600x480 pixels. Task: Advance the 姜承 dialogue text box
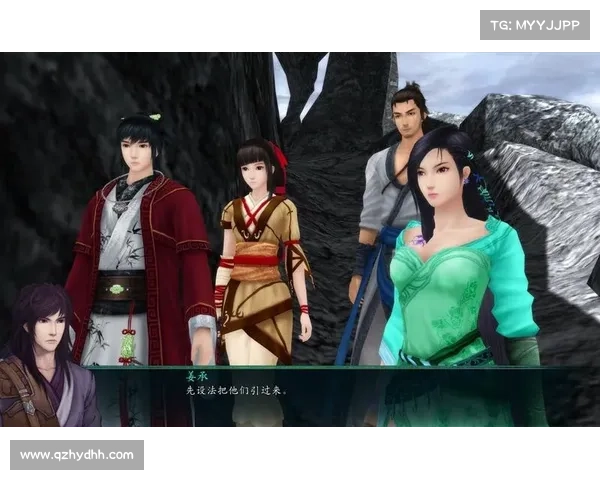pos(330,387)
